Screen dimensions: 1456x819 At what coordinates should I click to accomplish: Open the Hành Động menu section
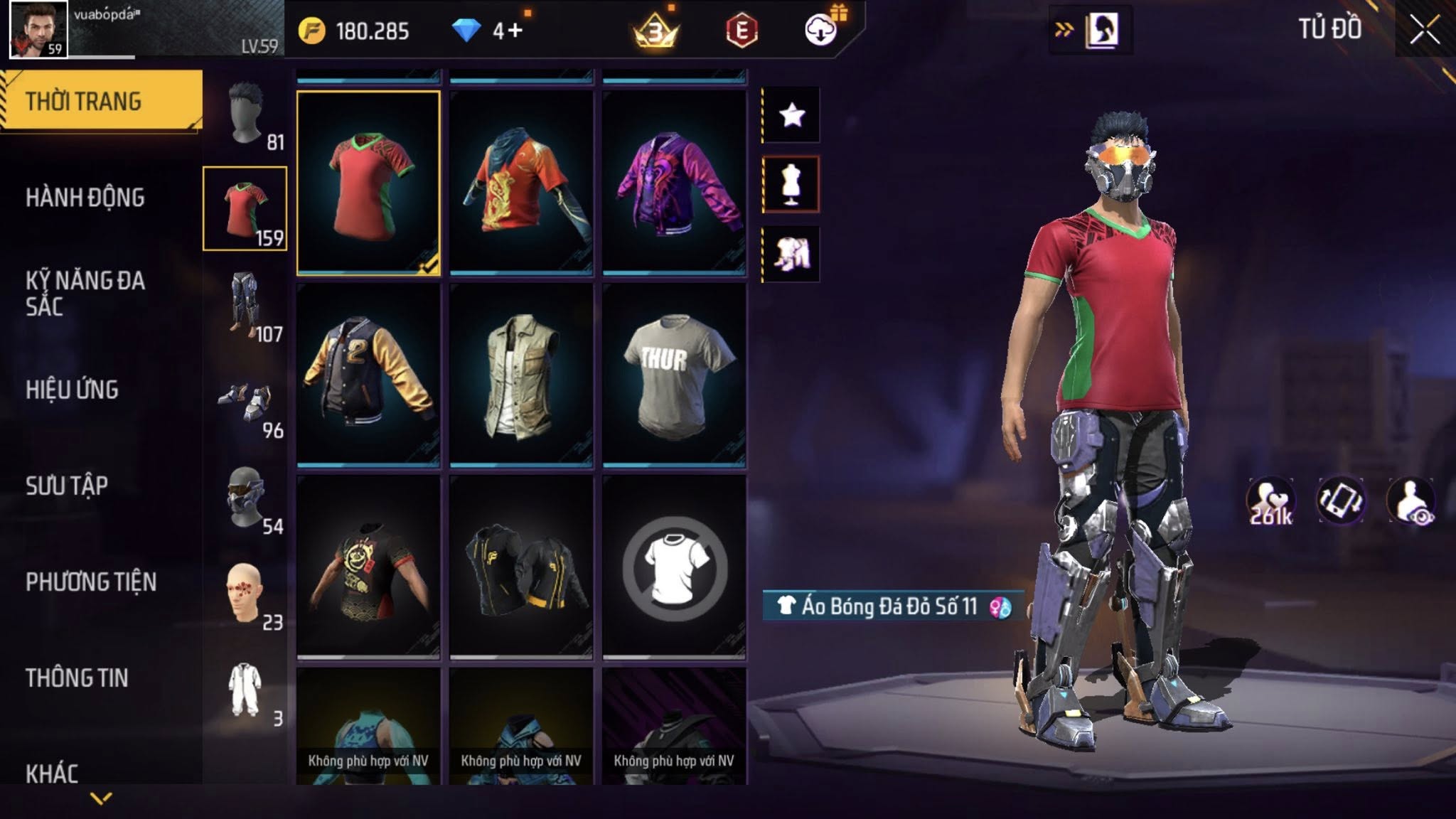pos(85,198)
